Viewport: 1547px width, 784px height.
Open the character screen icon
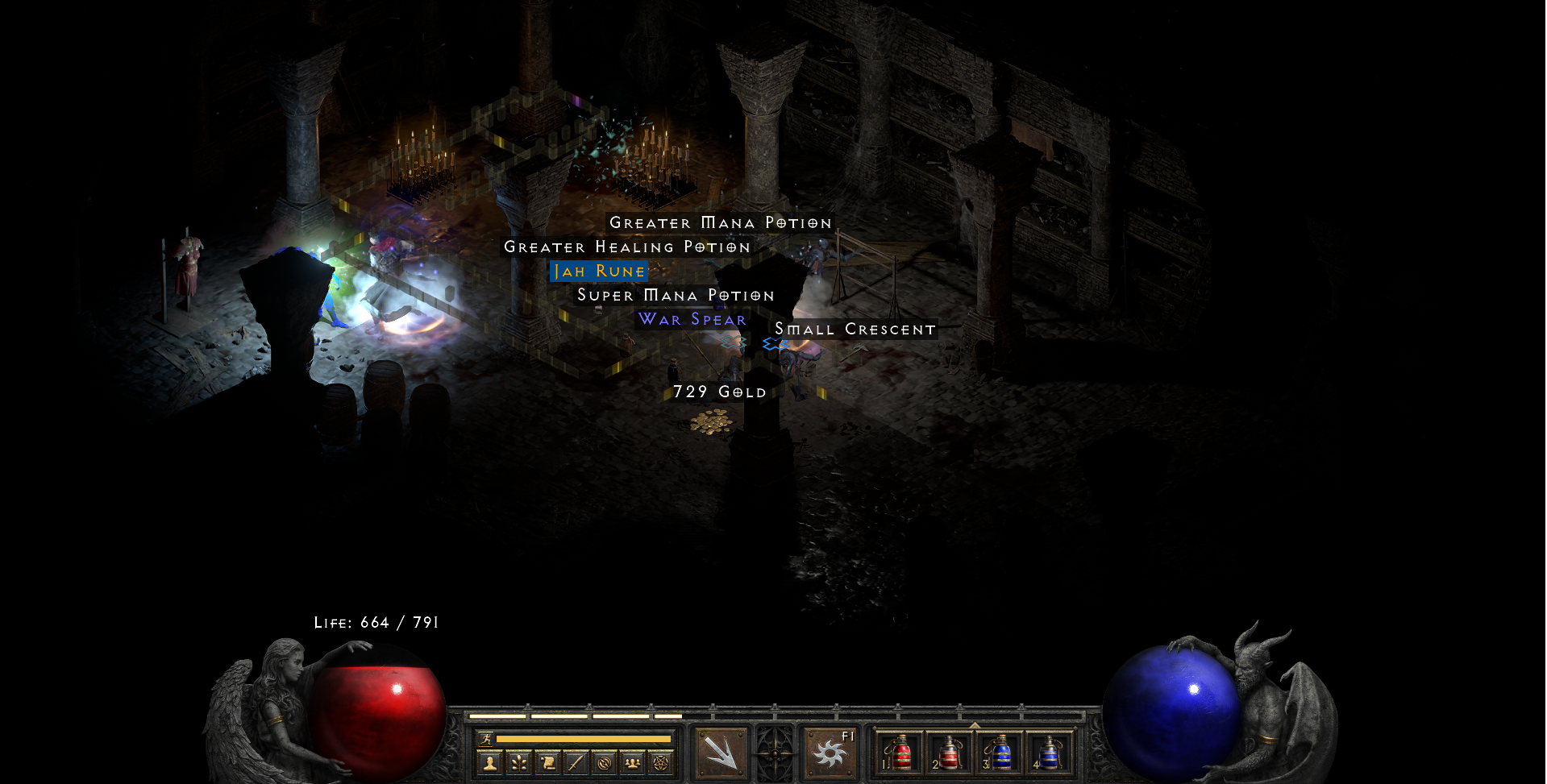pyautogui.click(x=489, y=761)
